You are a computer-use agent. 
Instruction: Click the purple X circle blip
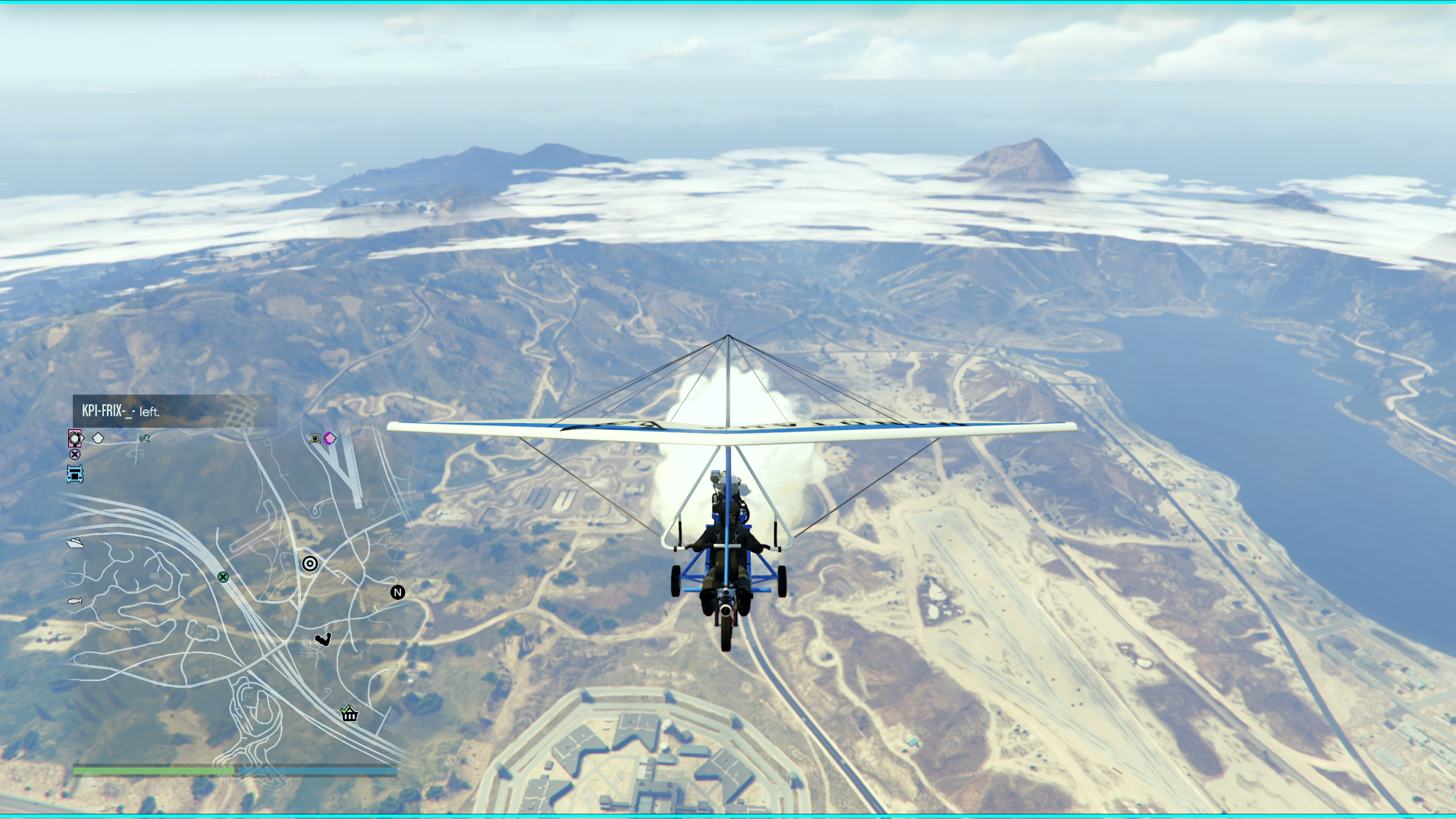click(75, 454)
